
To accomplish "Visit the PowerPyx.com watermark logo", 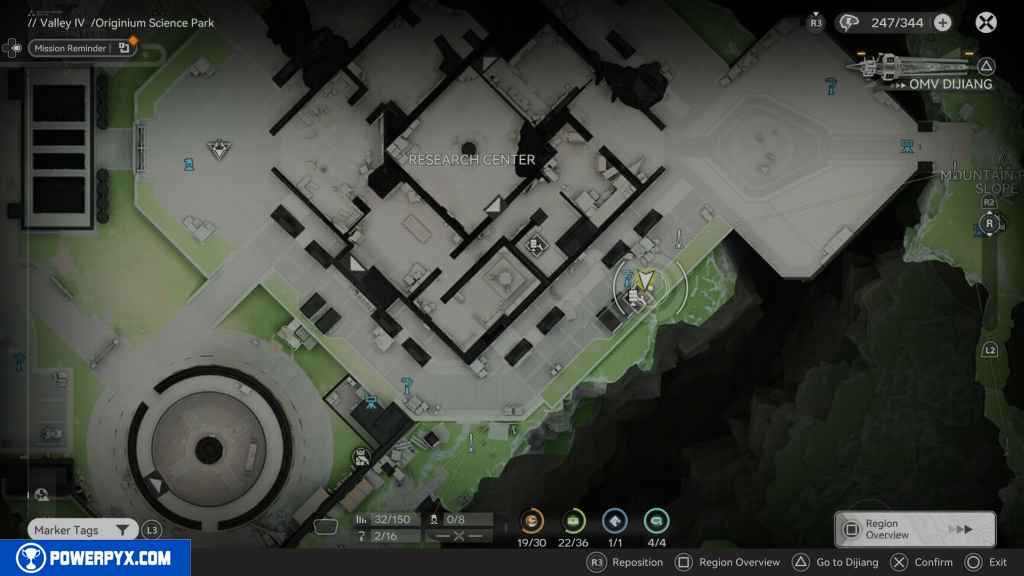I will coord(96,558).
